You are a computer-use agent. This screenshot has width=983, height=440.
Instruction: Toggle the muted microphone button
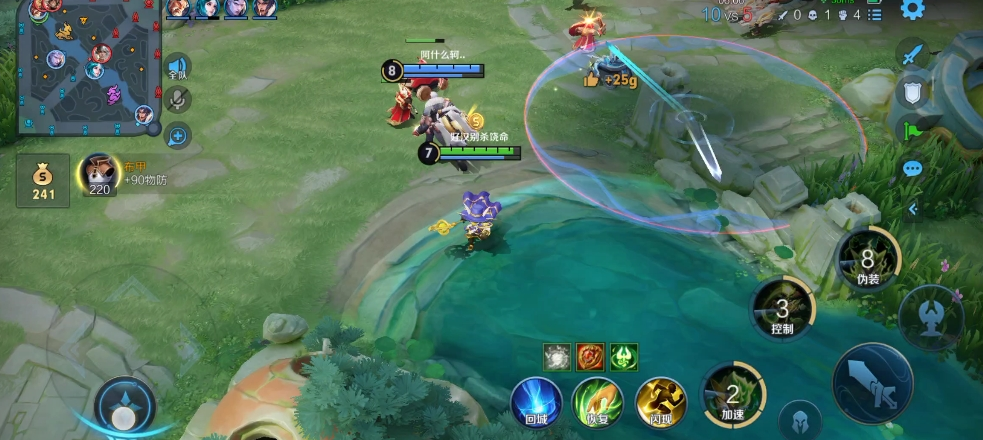[178, 100]
